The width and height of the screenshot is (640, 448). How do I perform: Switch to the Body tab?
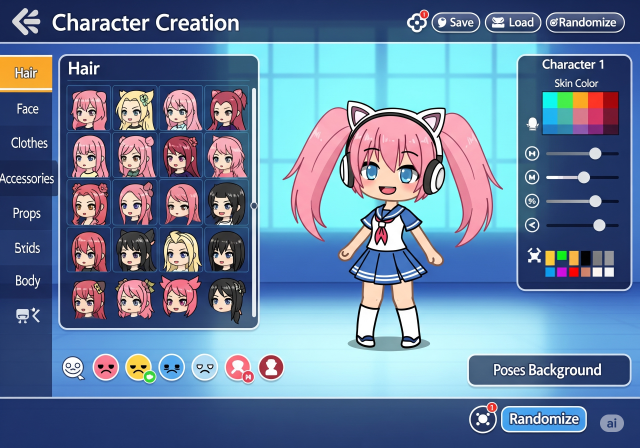[27, 281]
